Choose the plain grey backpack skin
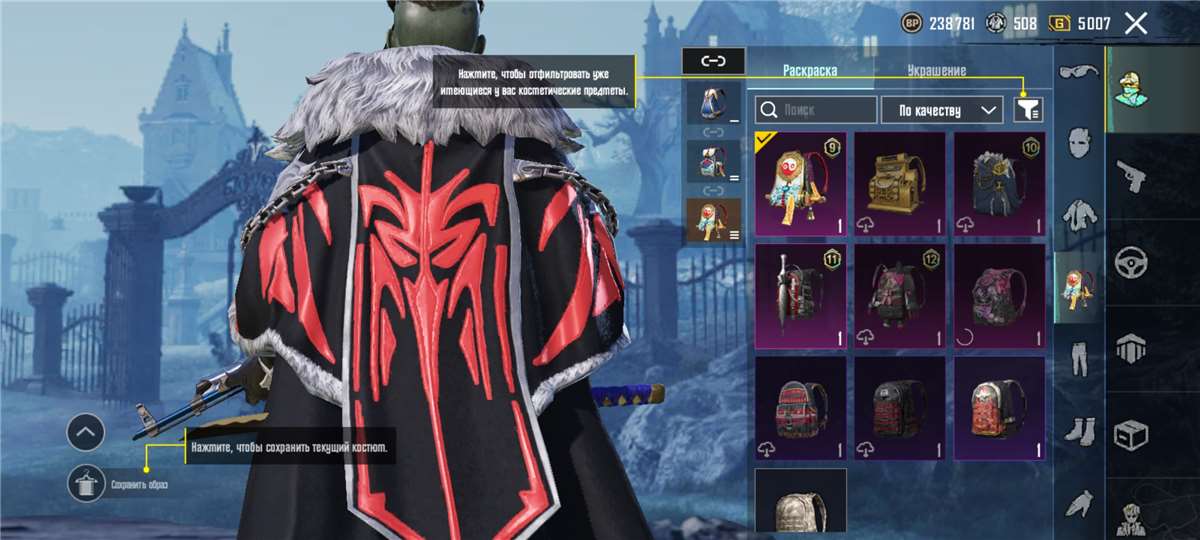 800,503
